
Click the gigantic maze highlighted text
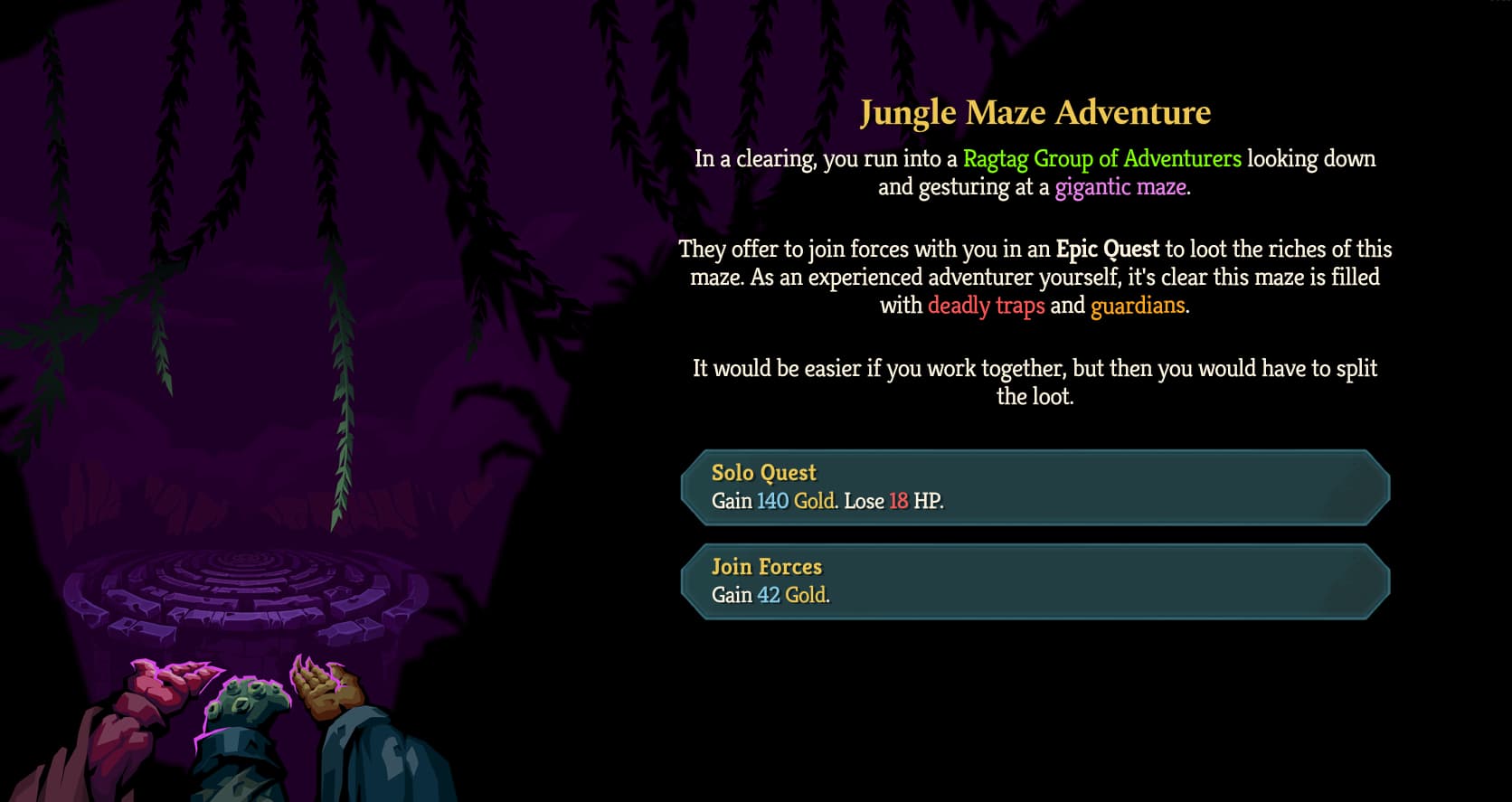1122,187
